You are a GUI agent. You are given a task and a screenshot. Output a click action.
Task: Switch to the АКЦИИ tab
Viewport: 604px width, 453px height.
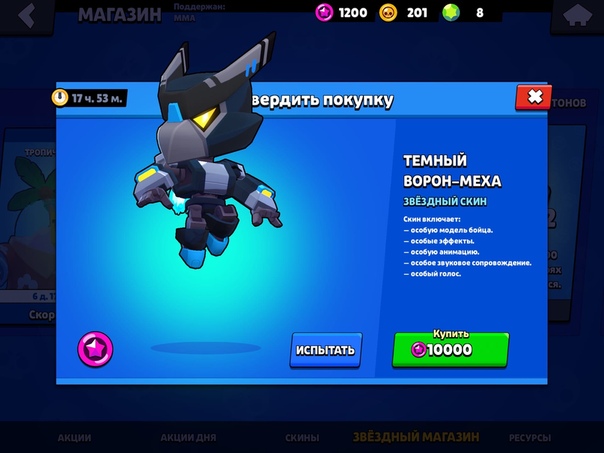click(x=75, y=438)
